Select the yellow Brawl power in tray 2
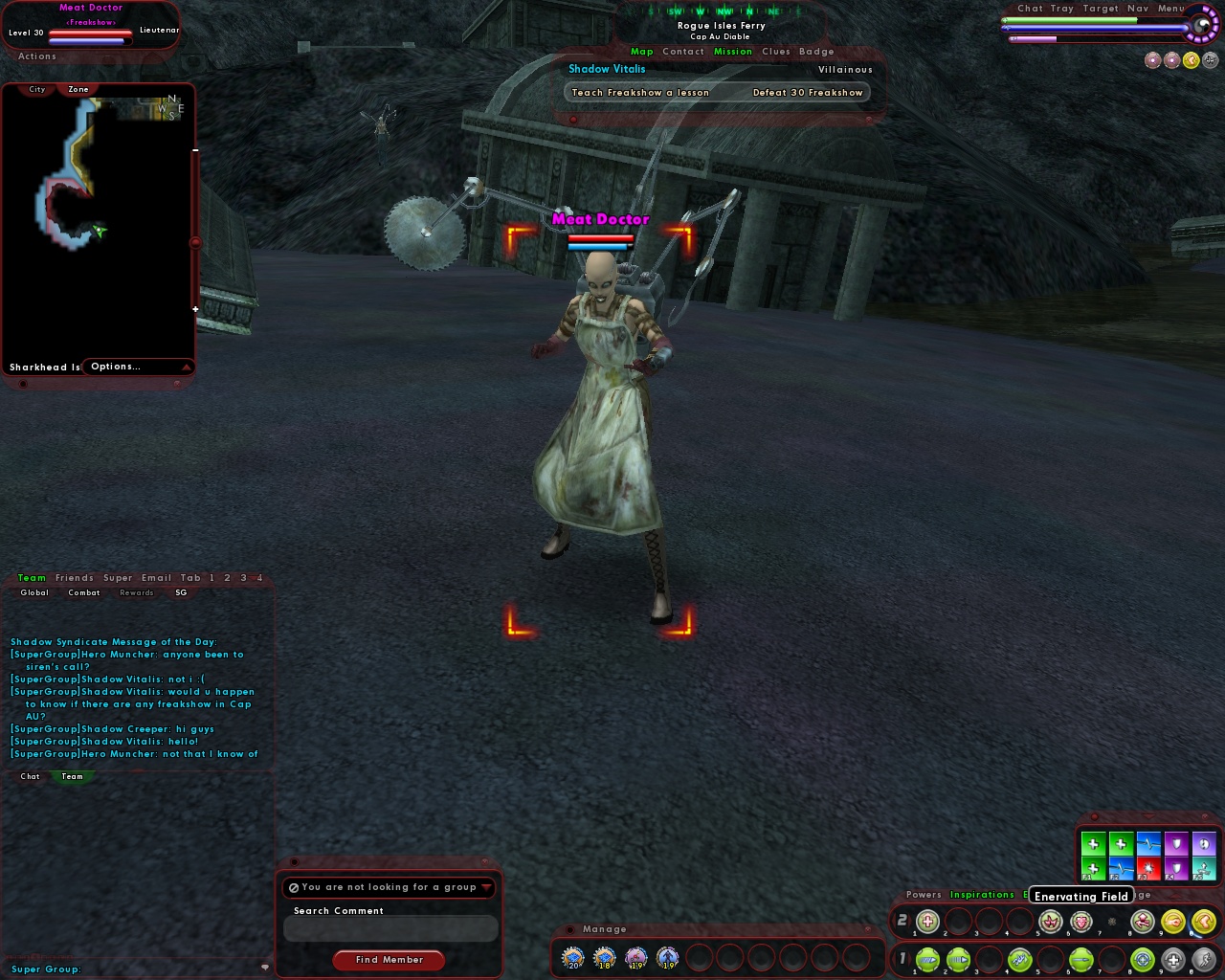Screen dimensions: 1225x980 (x=1172, y=921)
